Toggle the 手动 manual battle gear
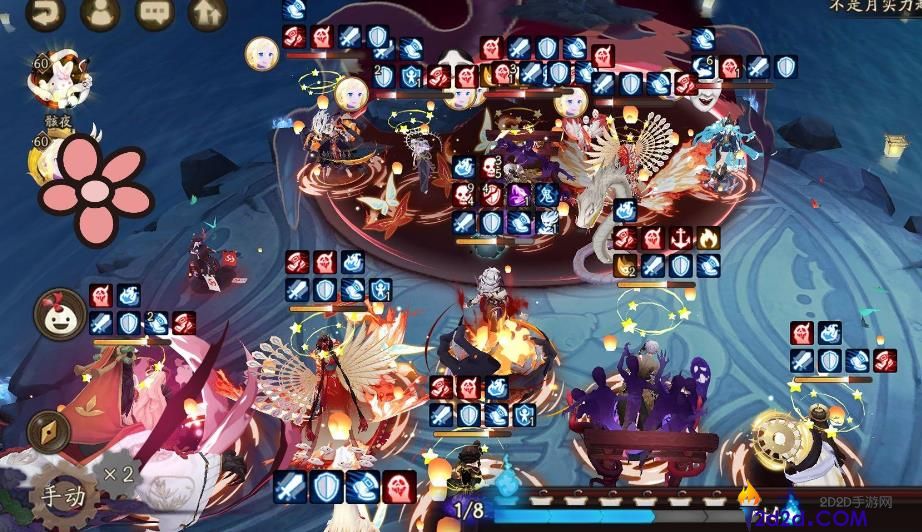 pyautogui.click(x=64, y=494)
